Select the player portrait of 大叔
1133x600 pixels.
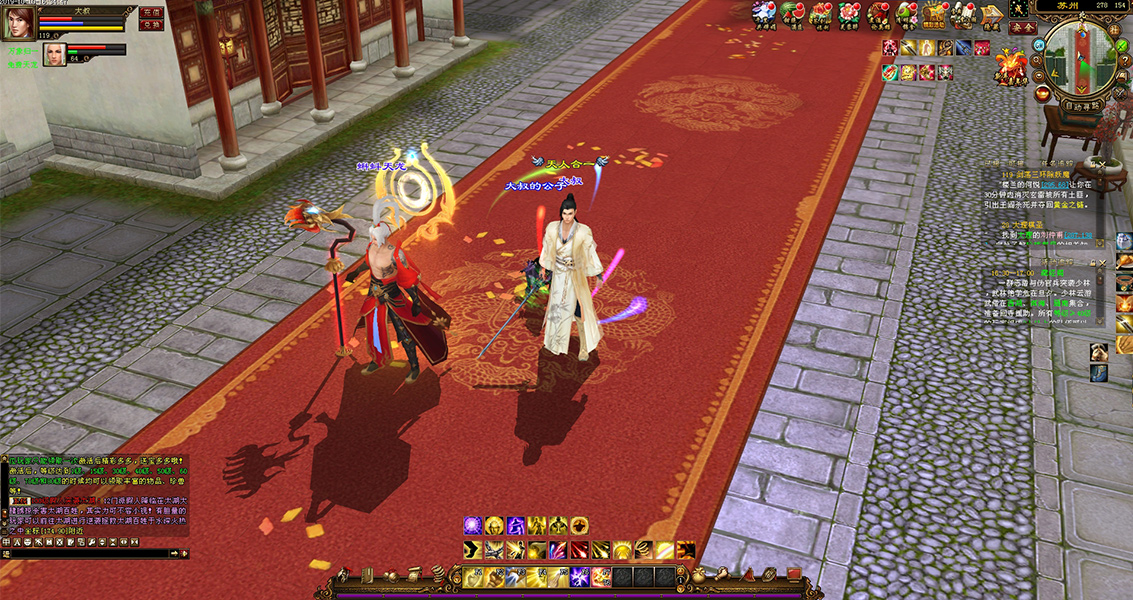[x=19, y=23]
